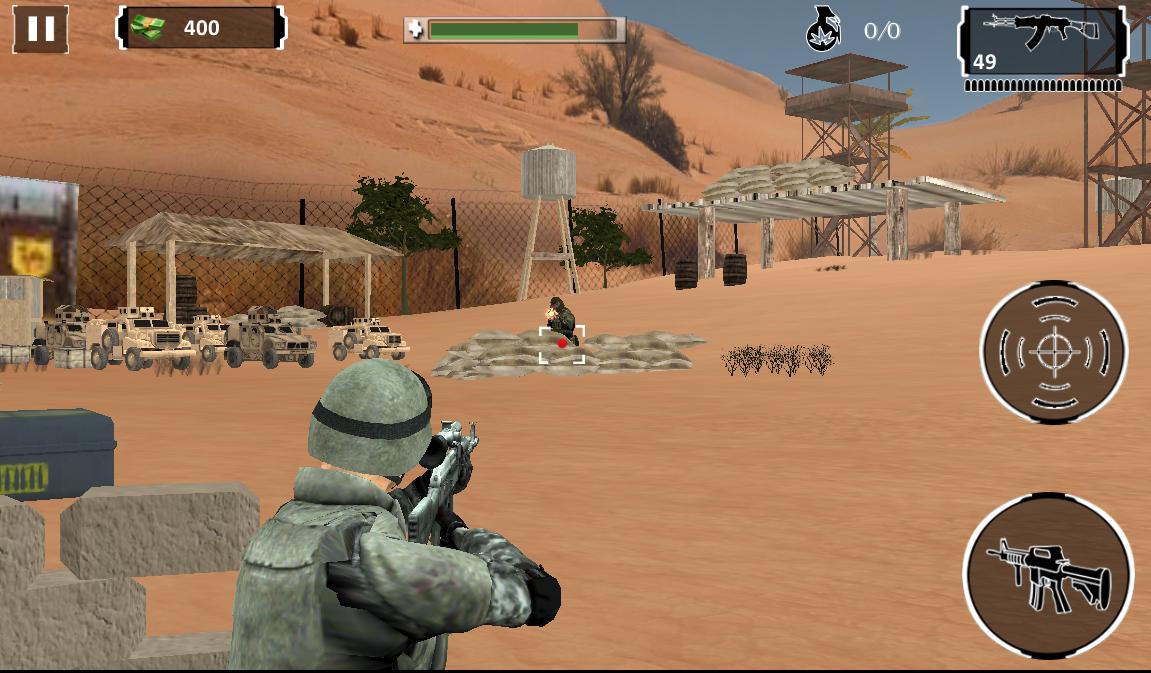
Task: Select the grenade icon
Action: pyautogui.click(x=823, y=31)
